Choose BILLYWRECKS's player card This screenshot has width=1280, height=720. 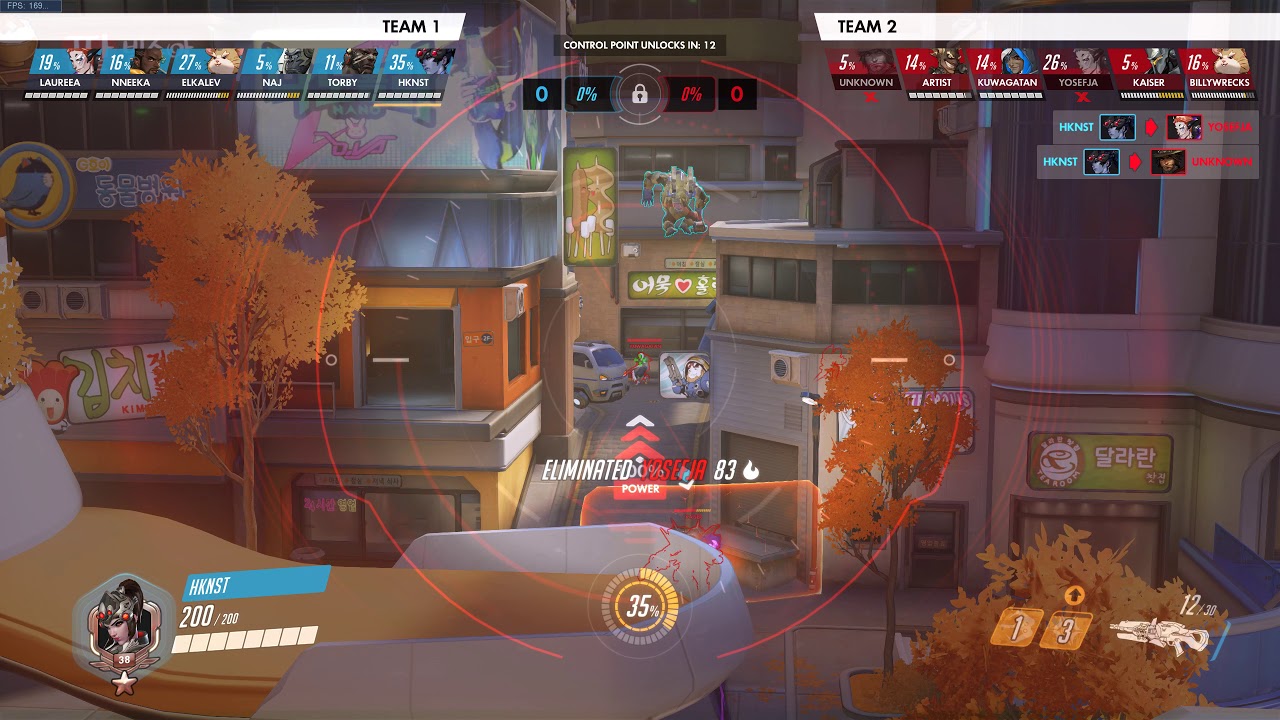point(1219,70)
